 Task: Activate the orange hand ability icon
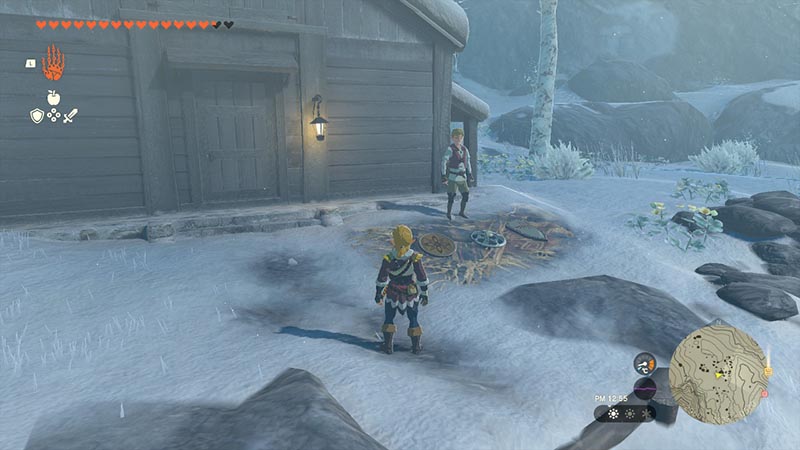52,63
